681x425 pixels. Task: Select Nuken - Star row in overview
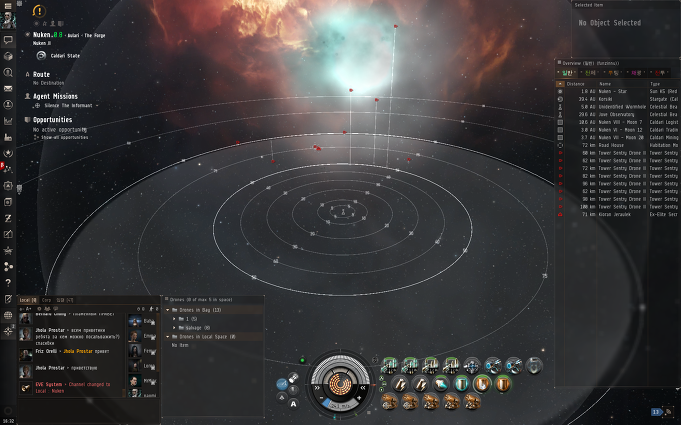tap(612, 92)
